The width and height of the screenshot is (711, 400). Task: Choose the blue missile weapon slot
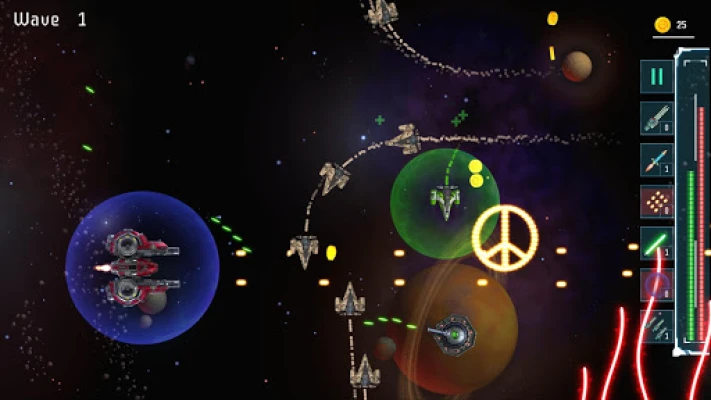(656, 160)
